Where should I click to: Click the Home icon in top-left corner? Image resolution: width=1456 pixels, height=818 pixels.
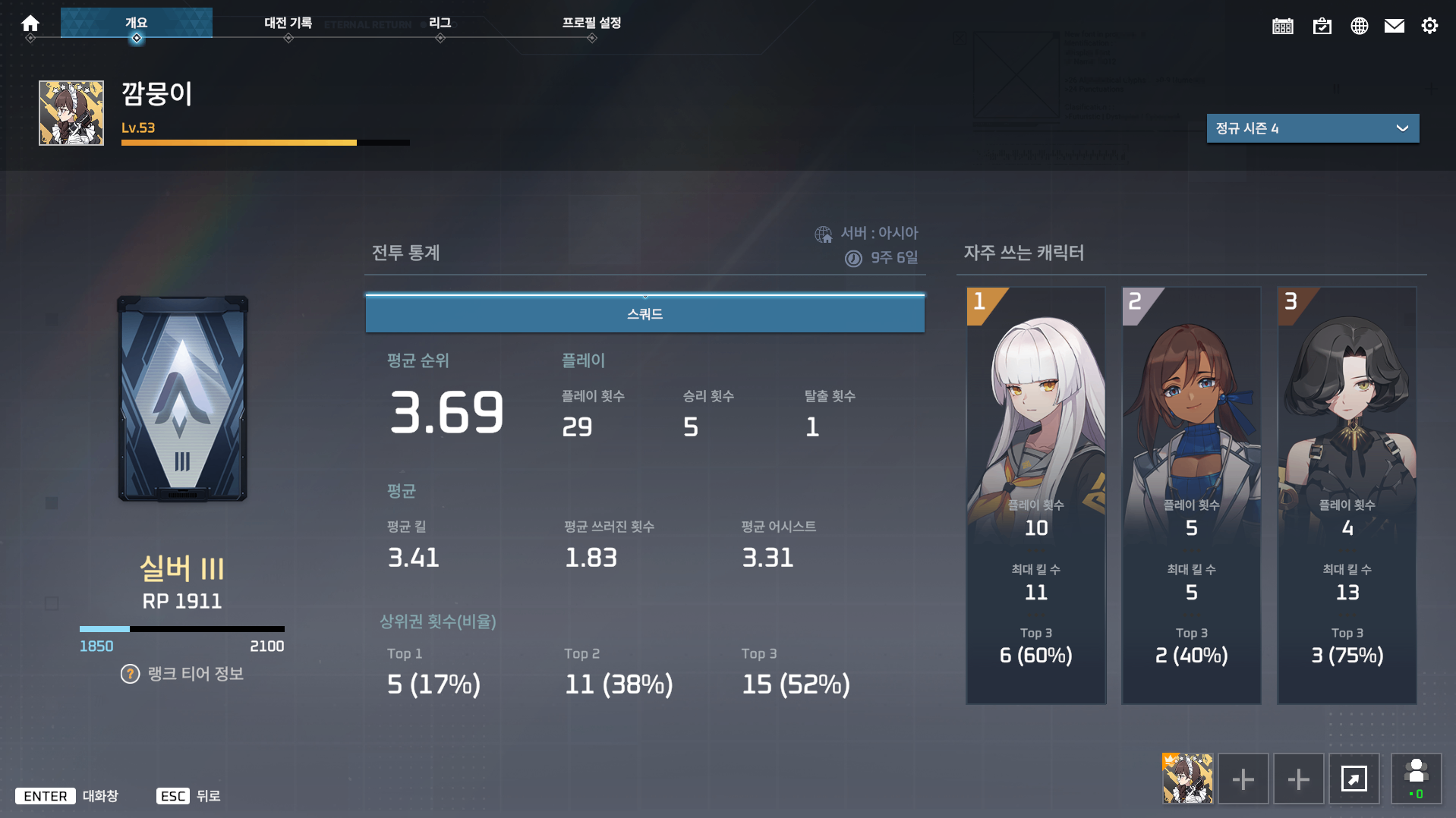(30, 24)
